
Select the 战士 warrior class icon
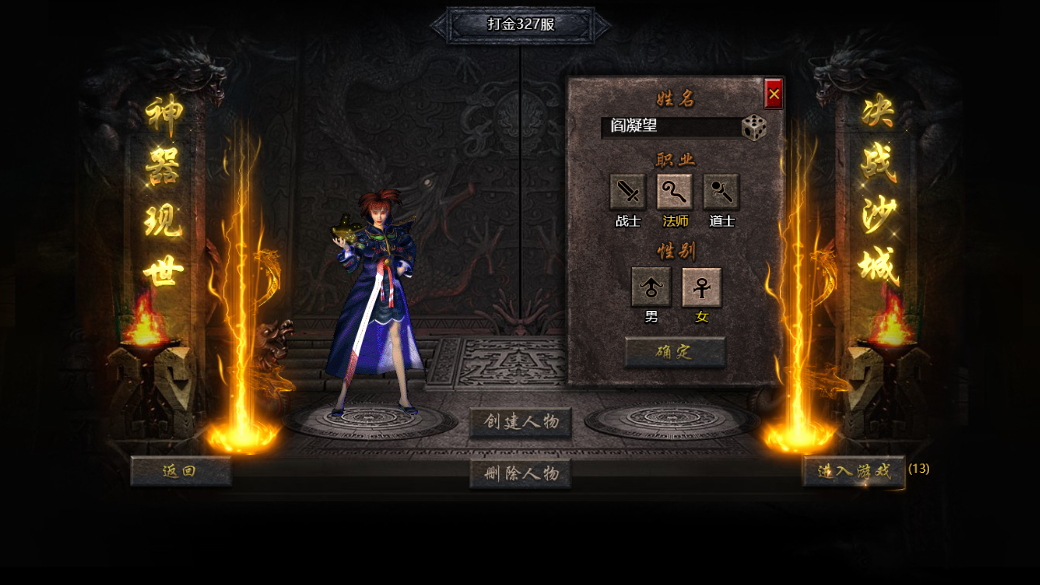click(x=628, y=192)
